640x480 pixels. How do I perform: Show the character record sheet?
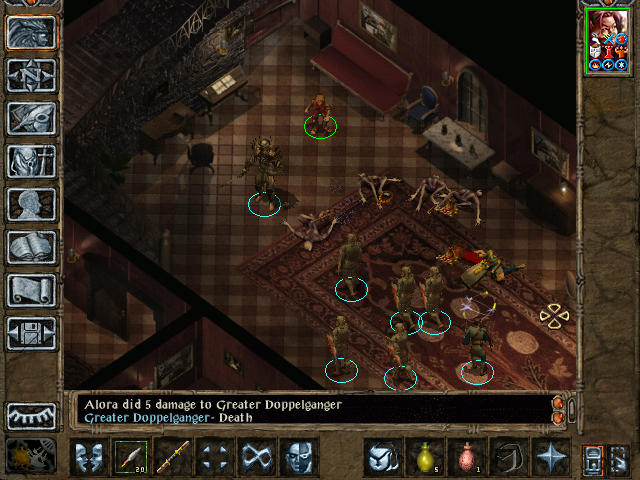[x=31, y=204]
